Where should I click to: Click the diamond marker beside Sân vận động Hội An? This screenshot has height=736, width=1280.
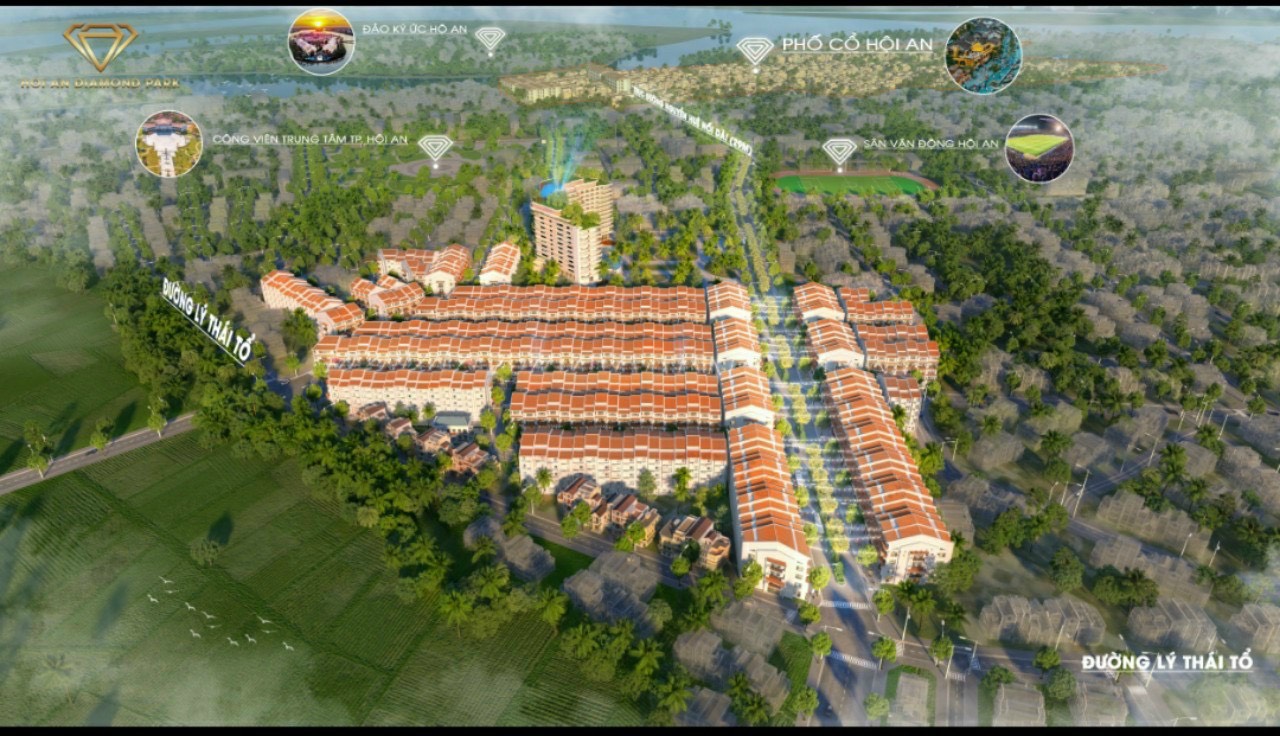coord(839,151)
